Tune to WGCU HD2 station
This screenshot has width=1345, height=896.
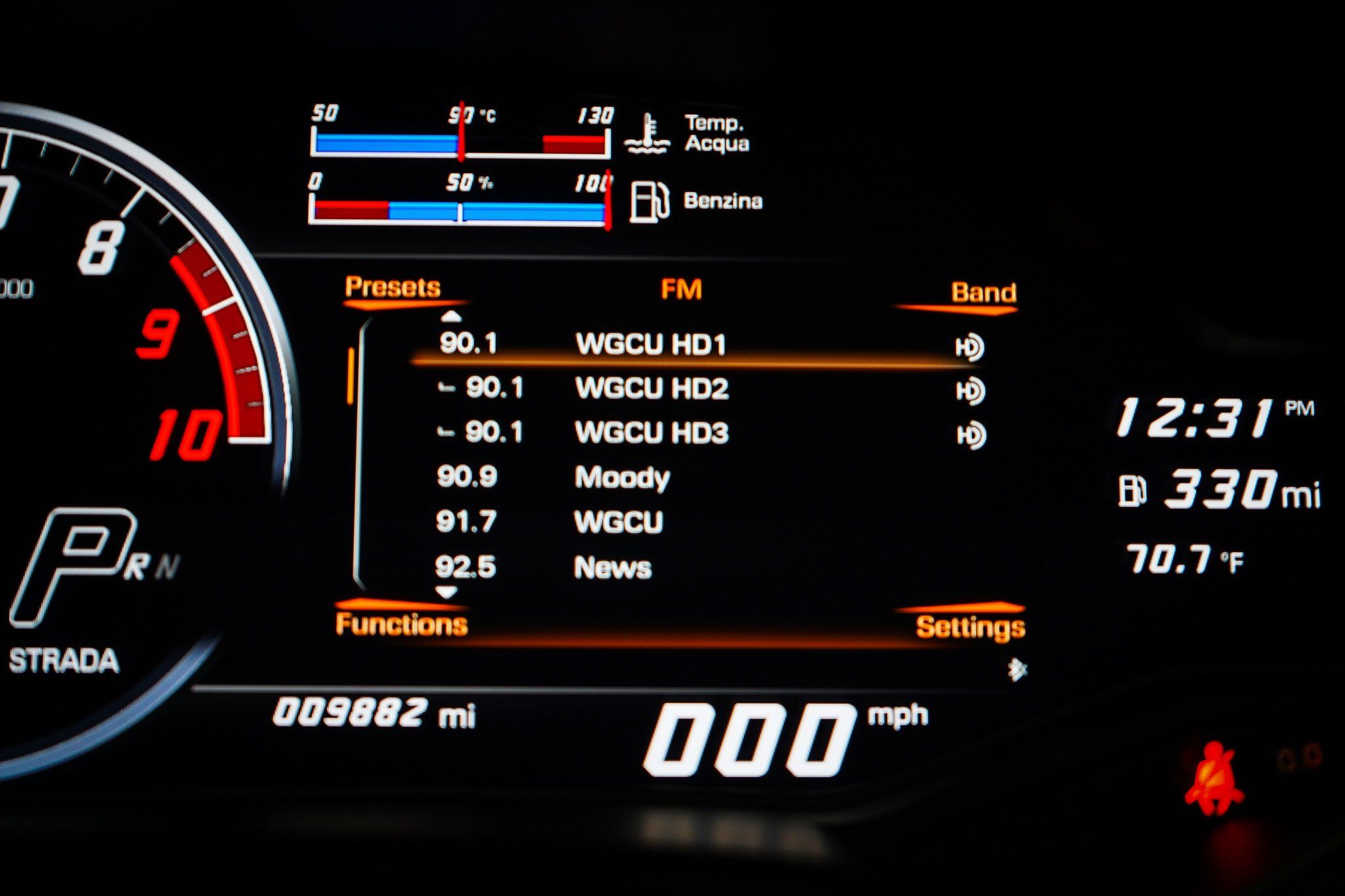651,389
